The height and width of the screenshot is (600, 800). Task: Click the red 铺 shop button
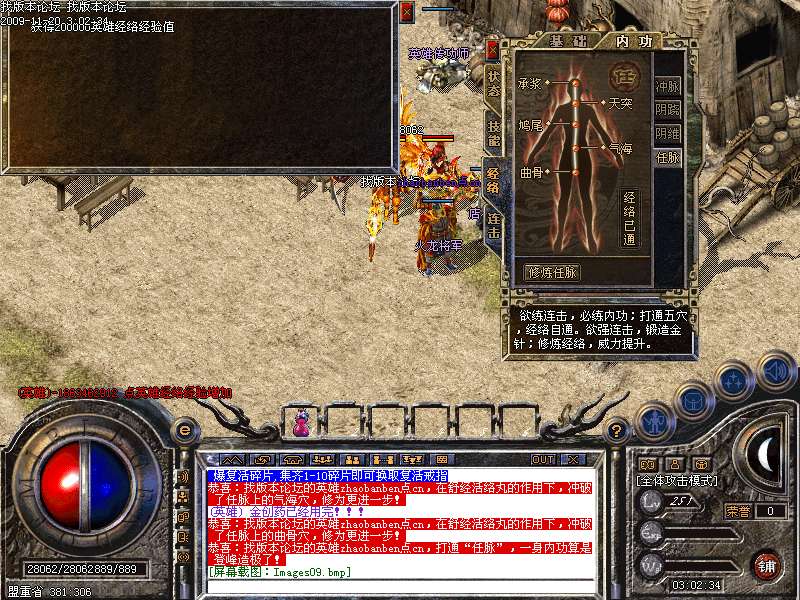(x=765, y=566)
